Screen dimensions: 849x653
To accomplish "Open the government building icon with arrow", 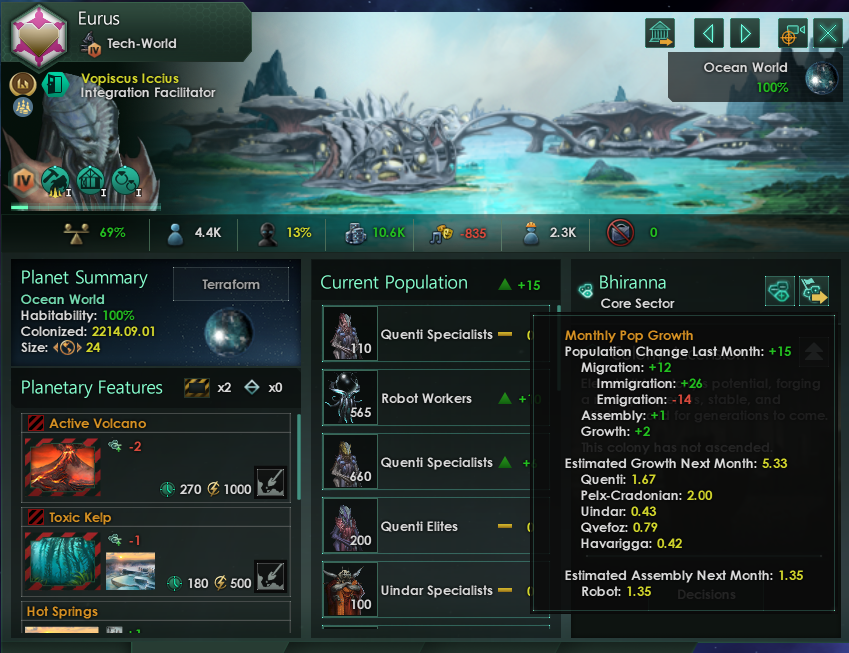I will pos(660,33).
